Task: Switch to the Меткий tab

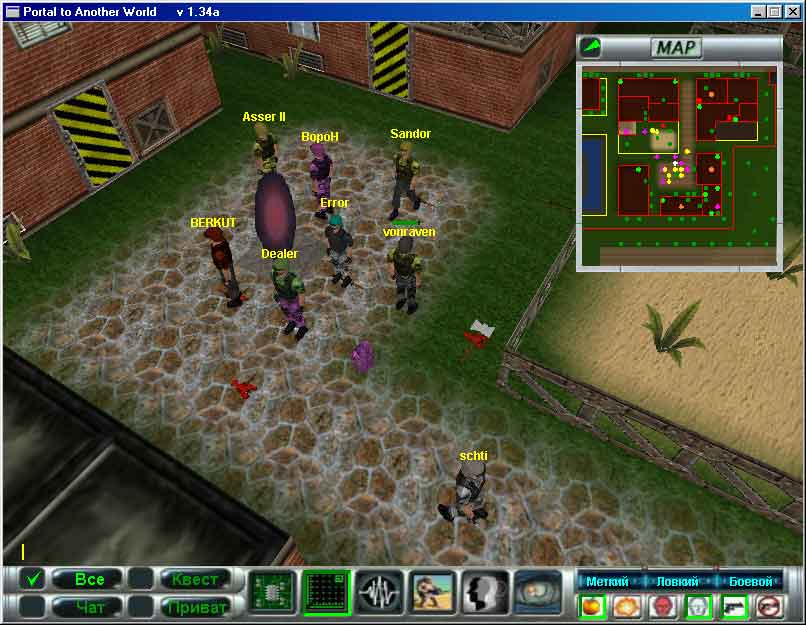Action: pyautogui.click(x=607, y=581)
